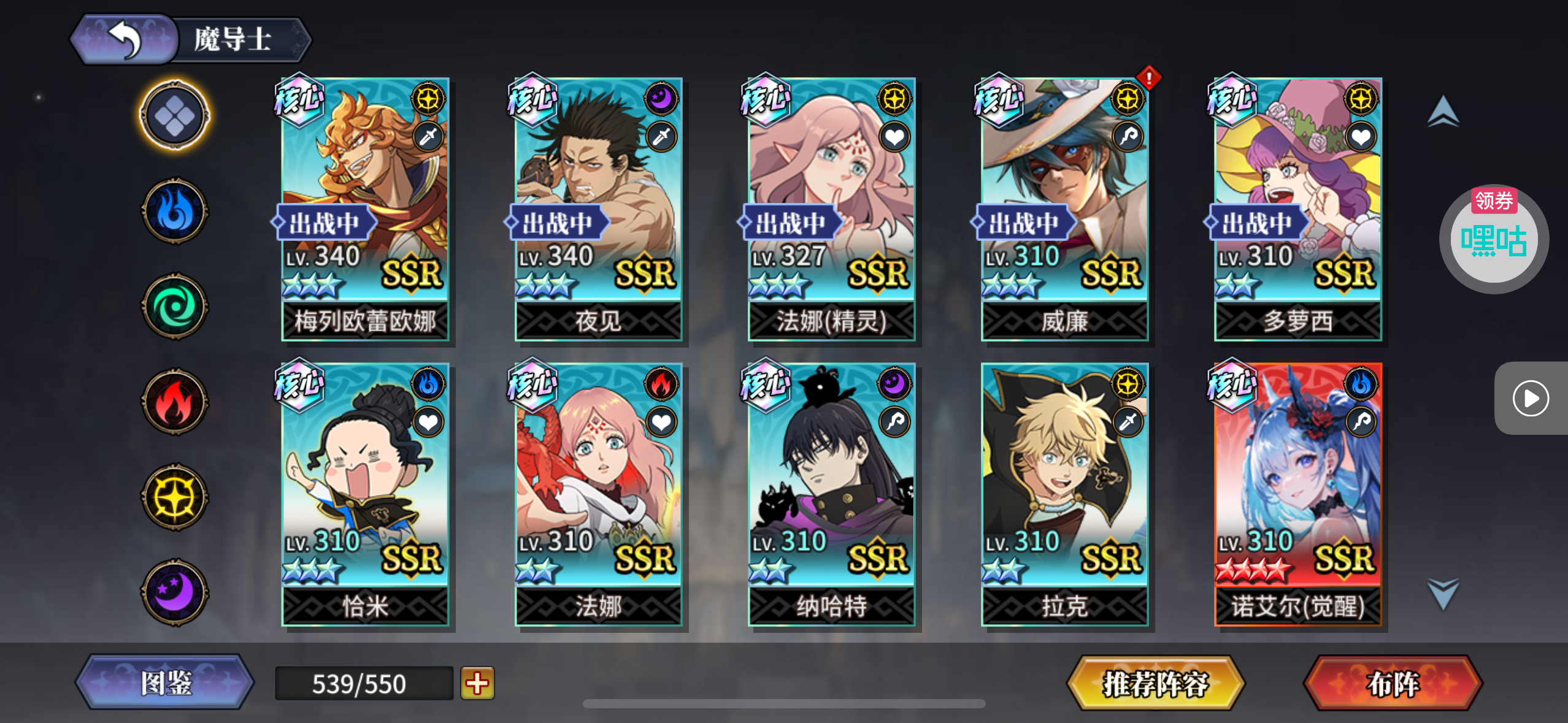The height and width of the screenshot is (723, 1568).
Task: Open the 图鉴 collection button
Action: (x=166, y=683)
